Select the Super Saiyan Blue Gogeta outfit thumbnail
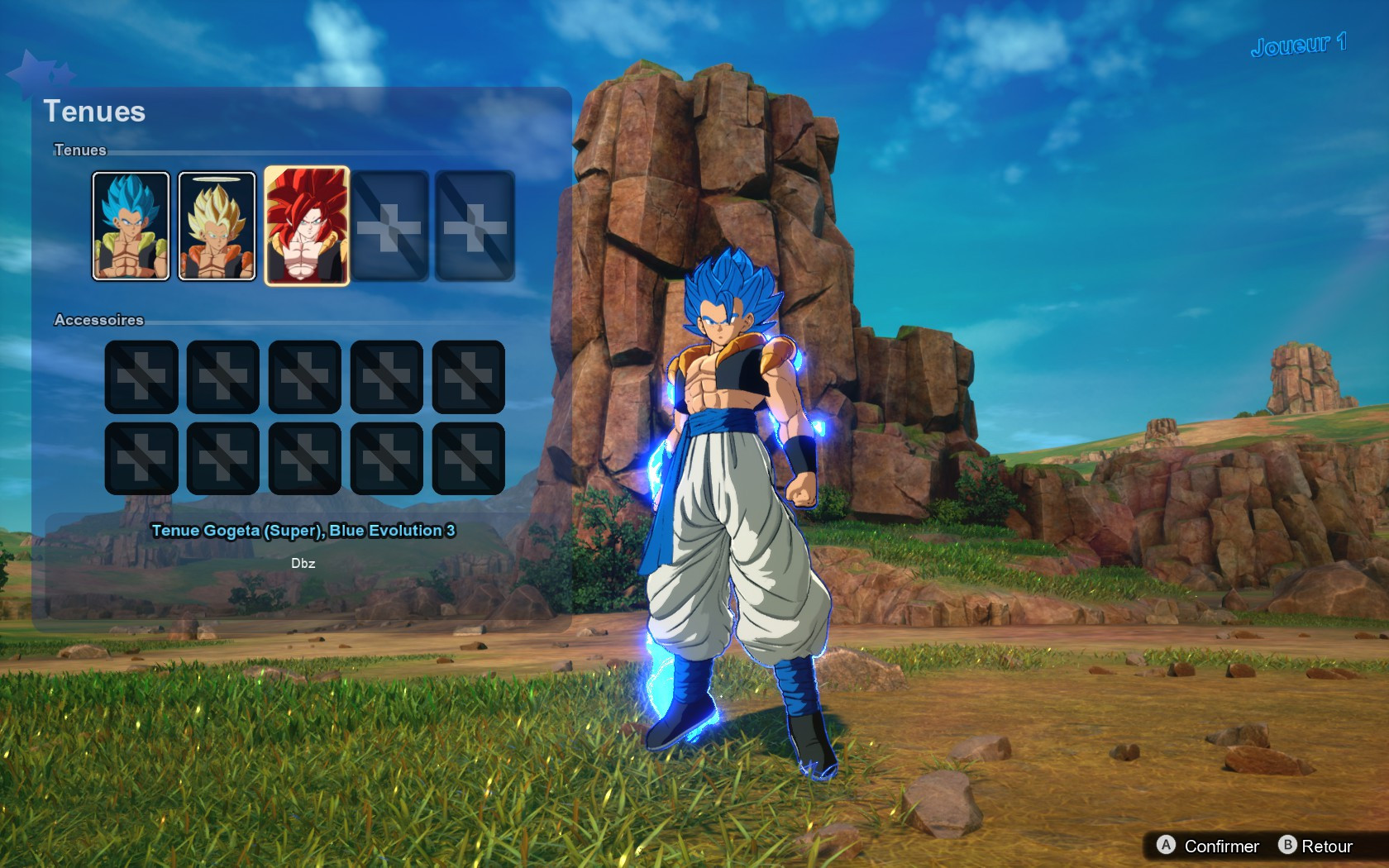This screenshot has width=1389, height=868. (x=131, y=225)
